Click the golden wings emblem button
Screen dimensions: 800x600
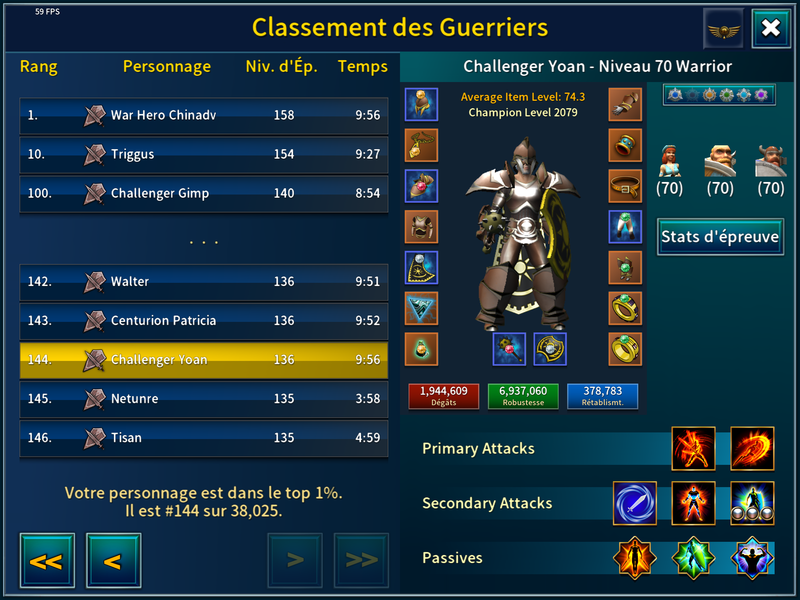tap(723, 28)
